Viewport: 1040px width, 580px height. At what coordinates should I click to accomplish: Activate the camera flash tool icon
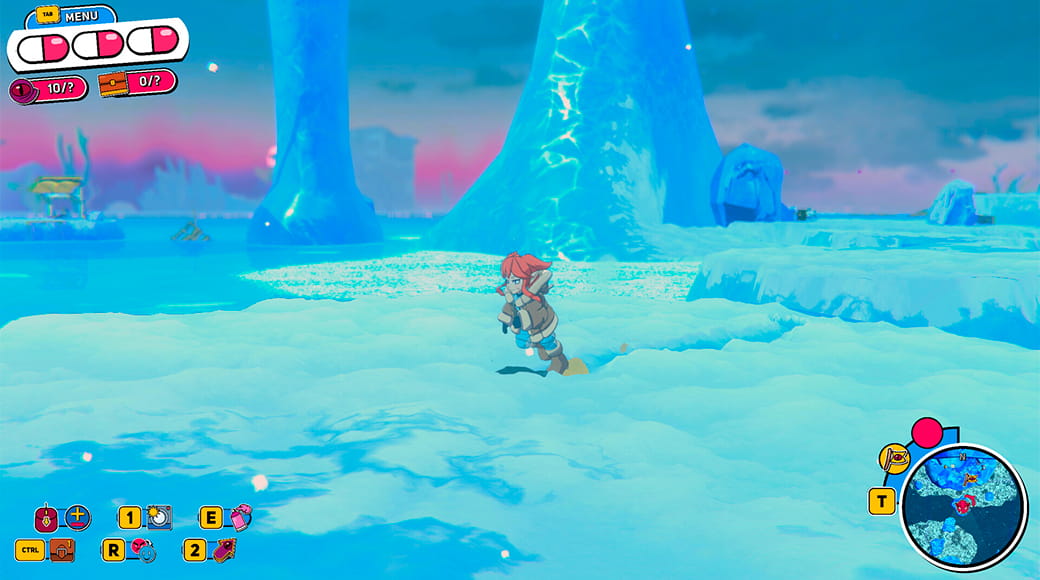point(158,517)
